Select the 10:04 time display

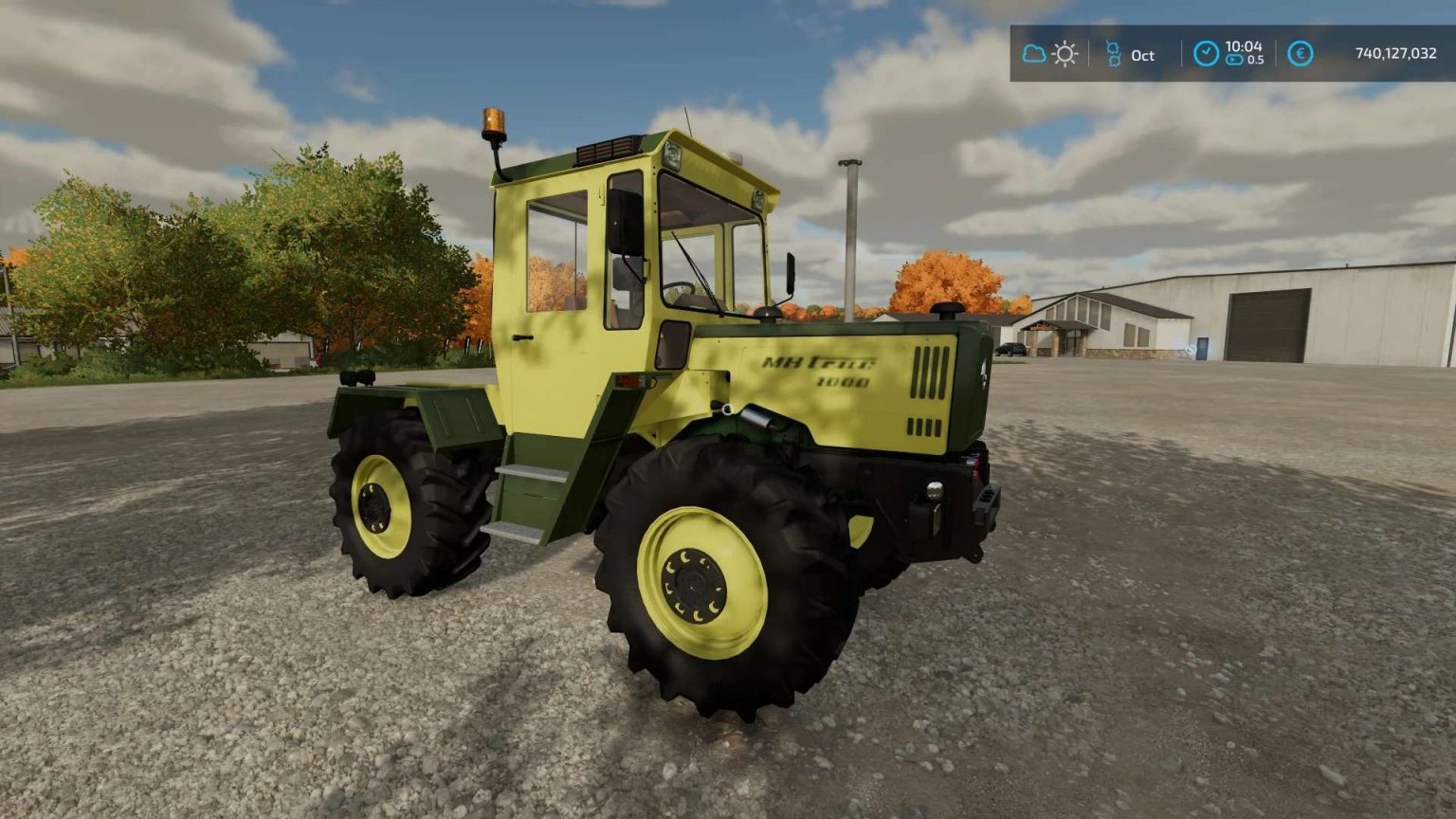(1246, 45)
